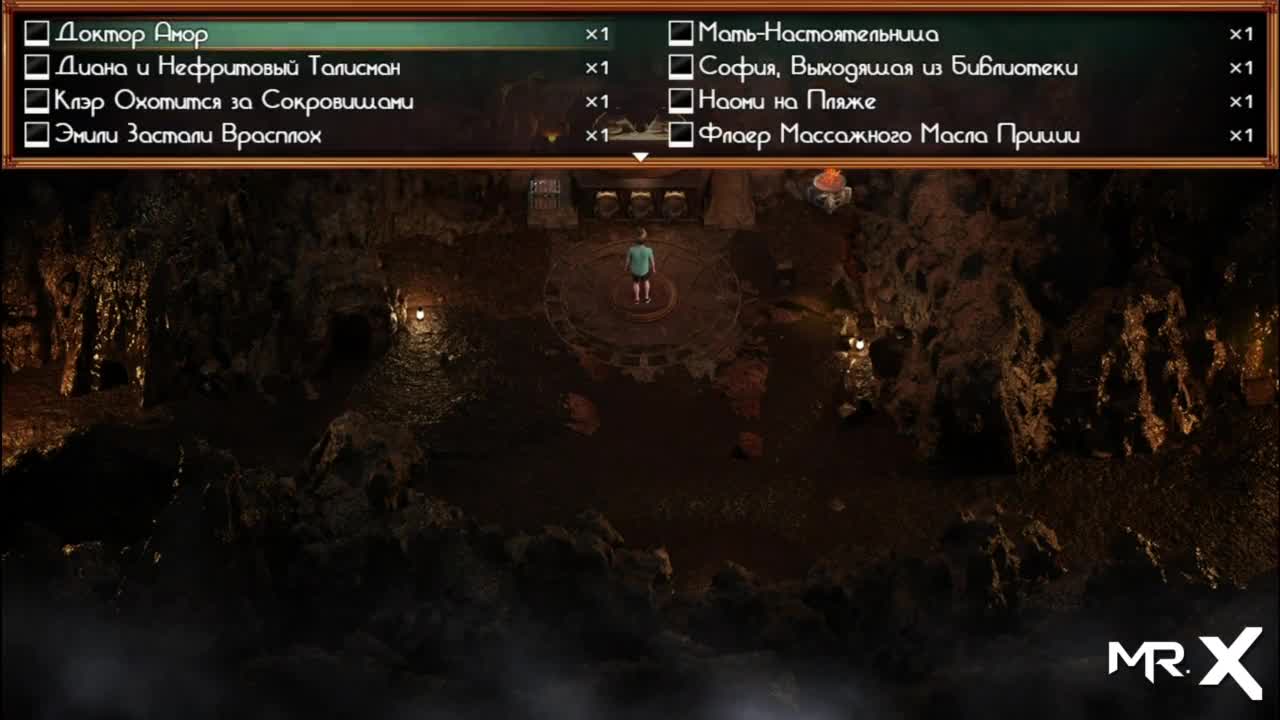1280x720 pixels.
Task: Choose Диана и Нефритовый Талисман entry
Action: [x=228, y=68]
